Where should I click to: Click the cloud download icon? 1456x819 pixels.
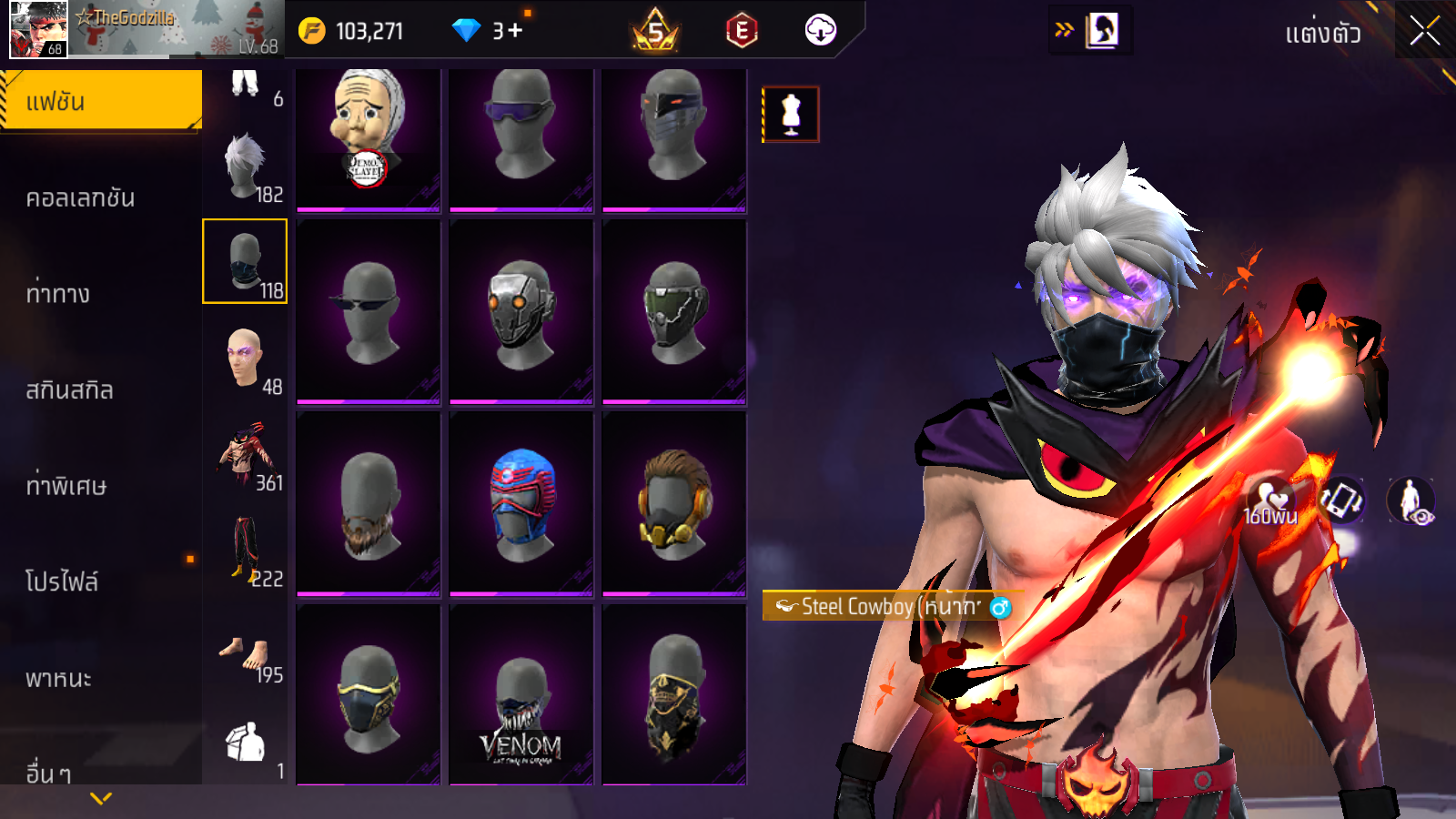point(820,30)
